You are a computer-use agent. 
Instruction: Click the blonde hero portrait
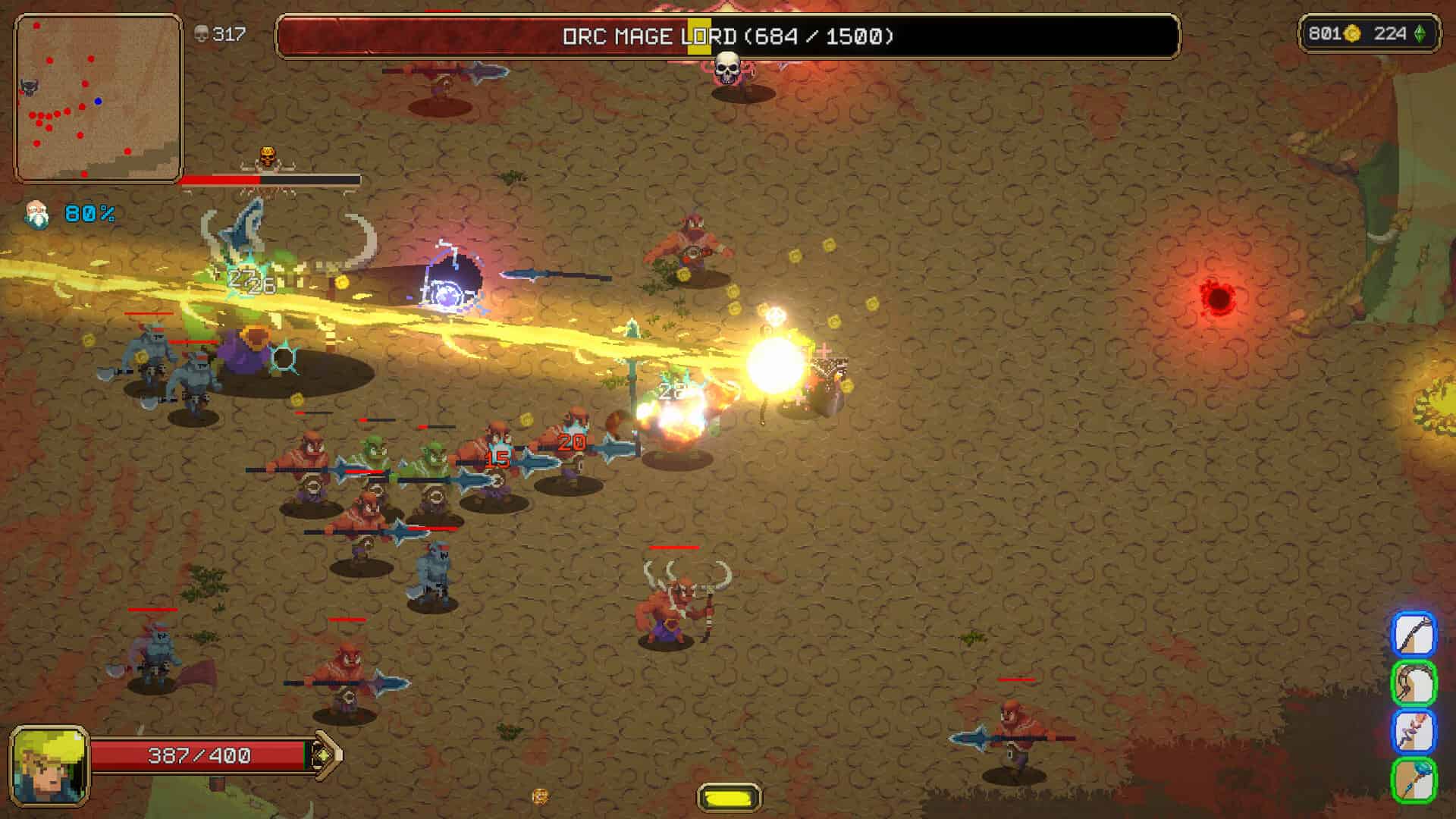[x=49, y=766]
